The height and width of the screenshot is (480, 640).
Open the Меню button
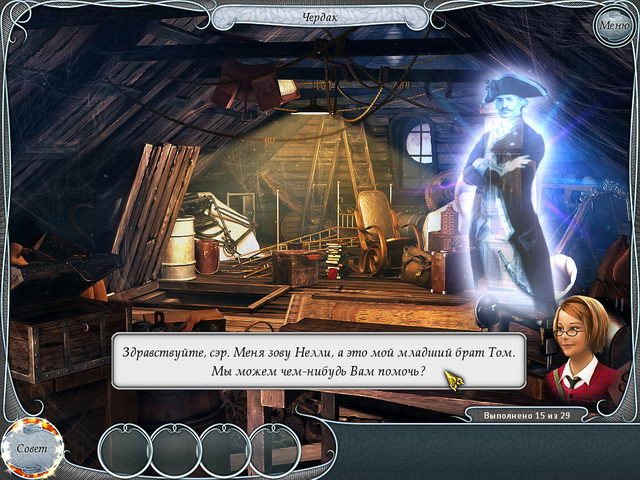coord(612,25)
